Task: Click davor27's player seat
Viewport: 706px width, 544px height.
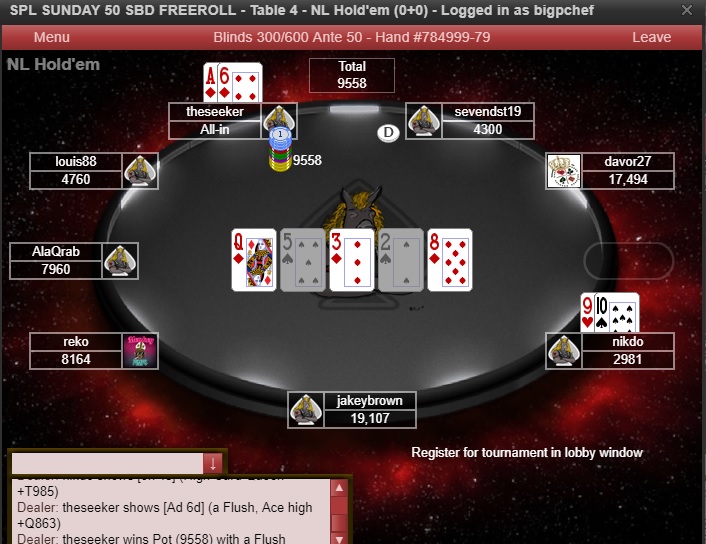Action: (x=627, y=170)
